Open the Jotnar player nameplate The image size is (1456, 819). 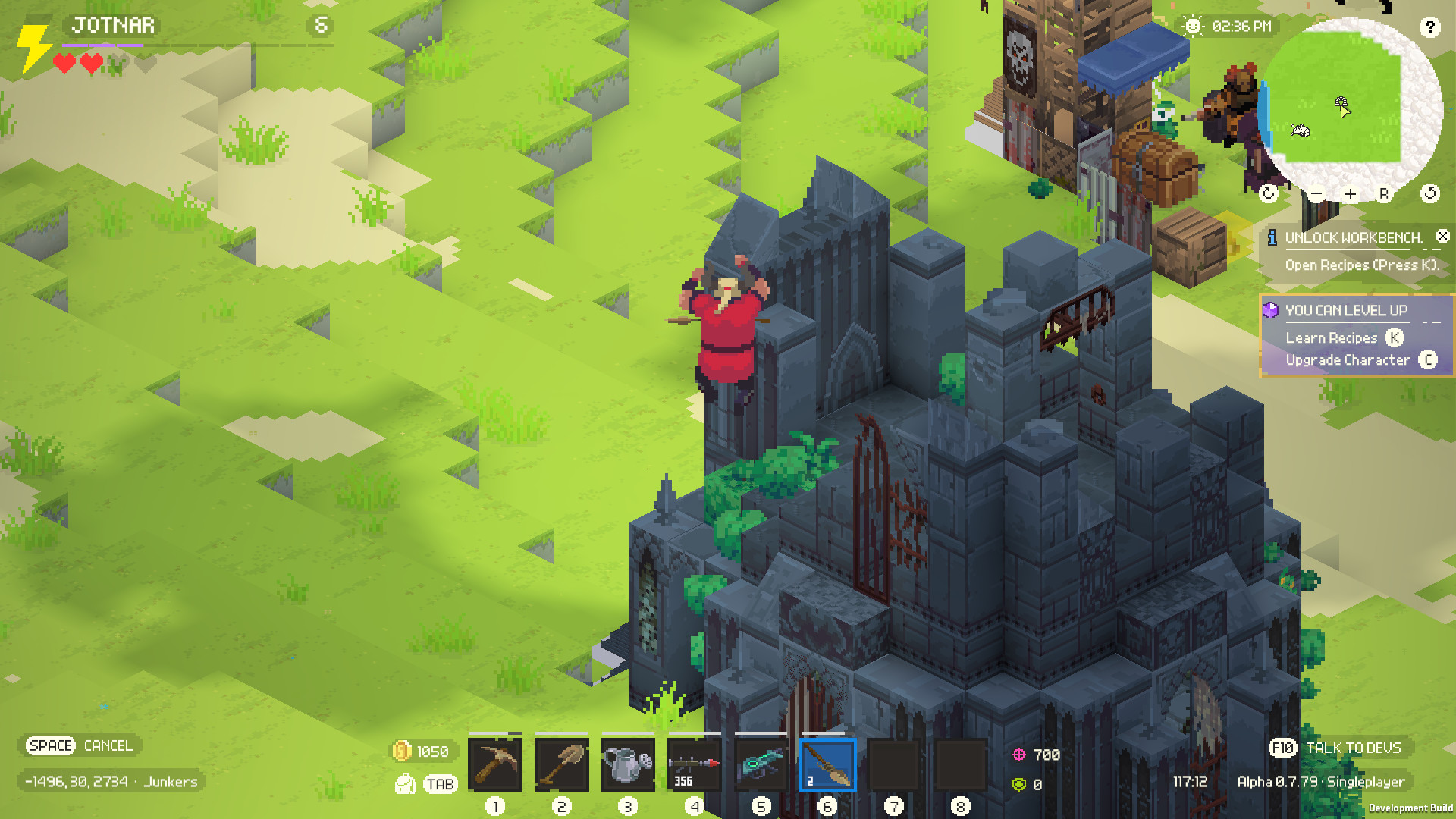(113, 26)
